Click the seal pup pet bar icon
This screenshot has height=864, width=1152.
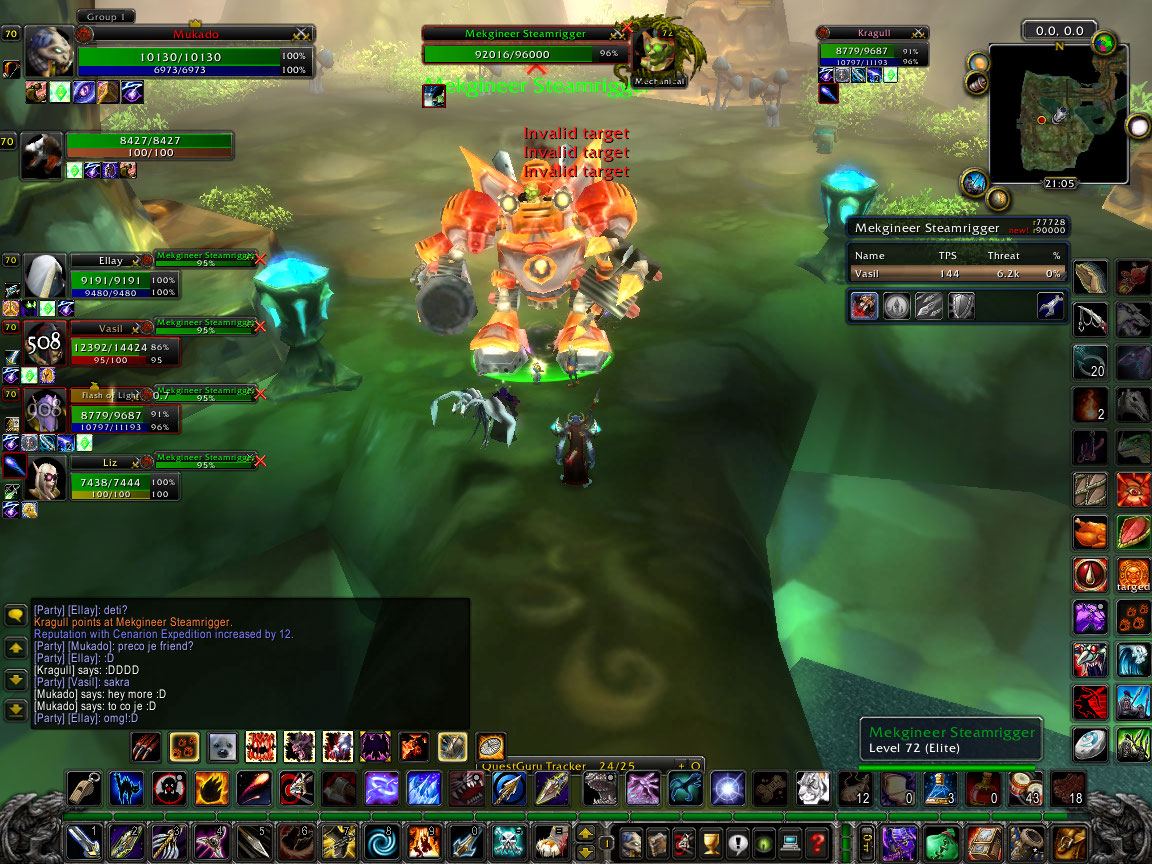222,746
